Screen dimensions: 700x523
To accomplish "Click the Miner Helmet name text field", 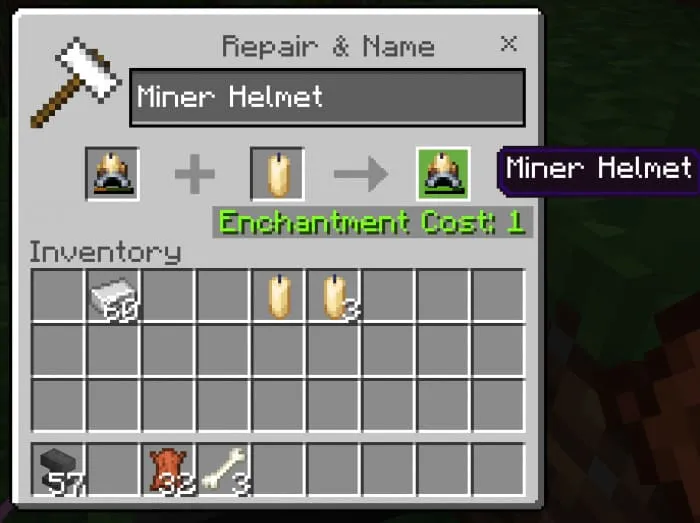I will click(327, 97).
